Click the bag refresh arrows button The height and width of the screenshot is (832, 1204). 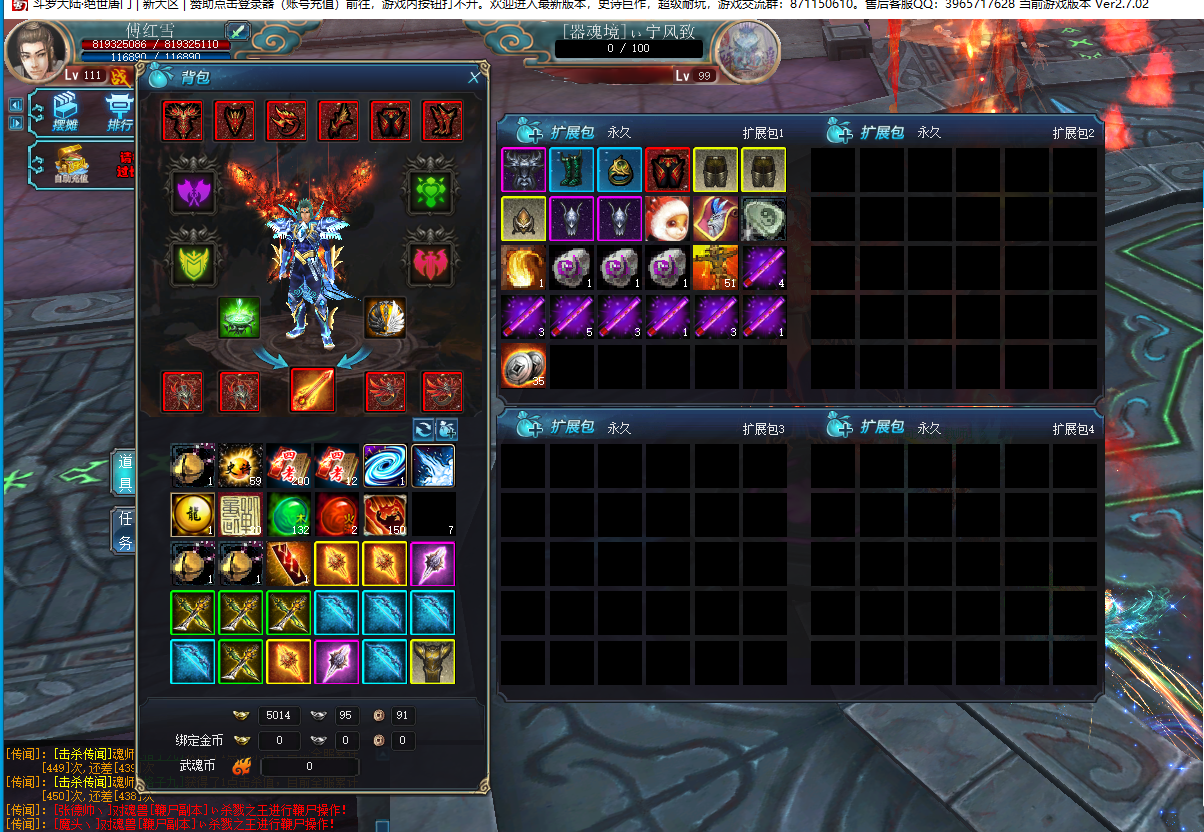coord(424,429)
